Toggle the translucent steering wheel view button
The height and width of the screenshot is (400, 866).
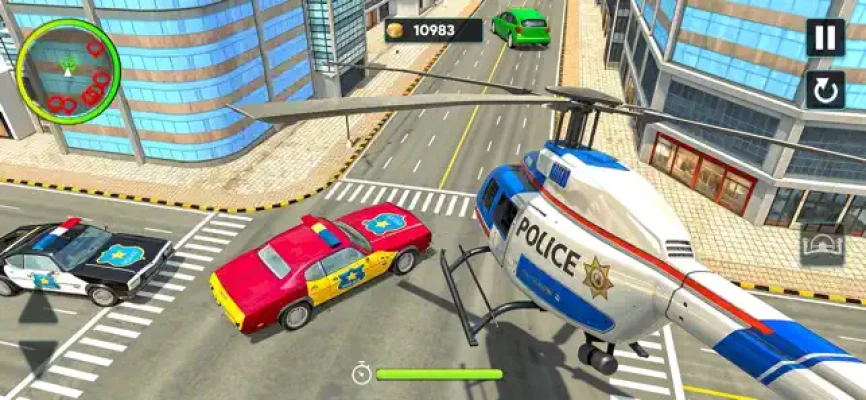[x=822, y=245]
